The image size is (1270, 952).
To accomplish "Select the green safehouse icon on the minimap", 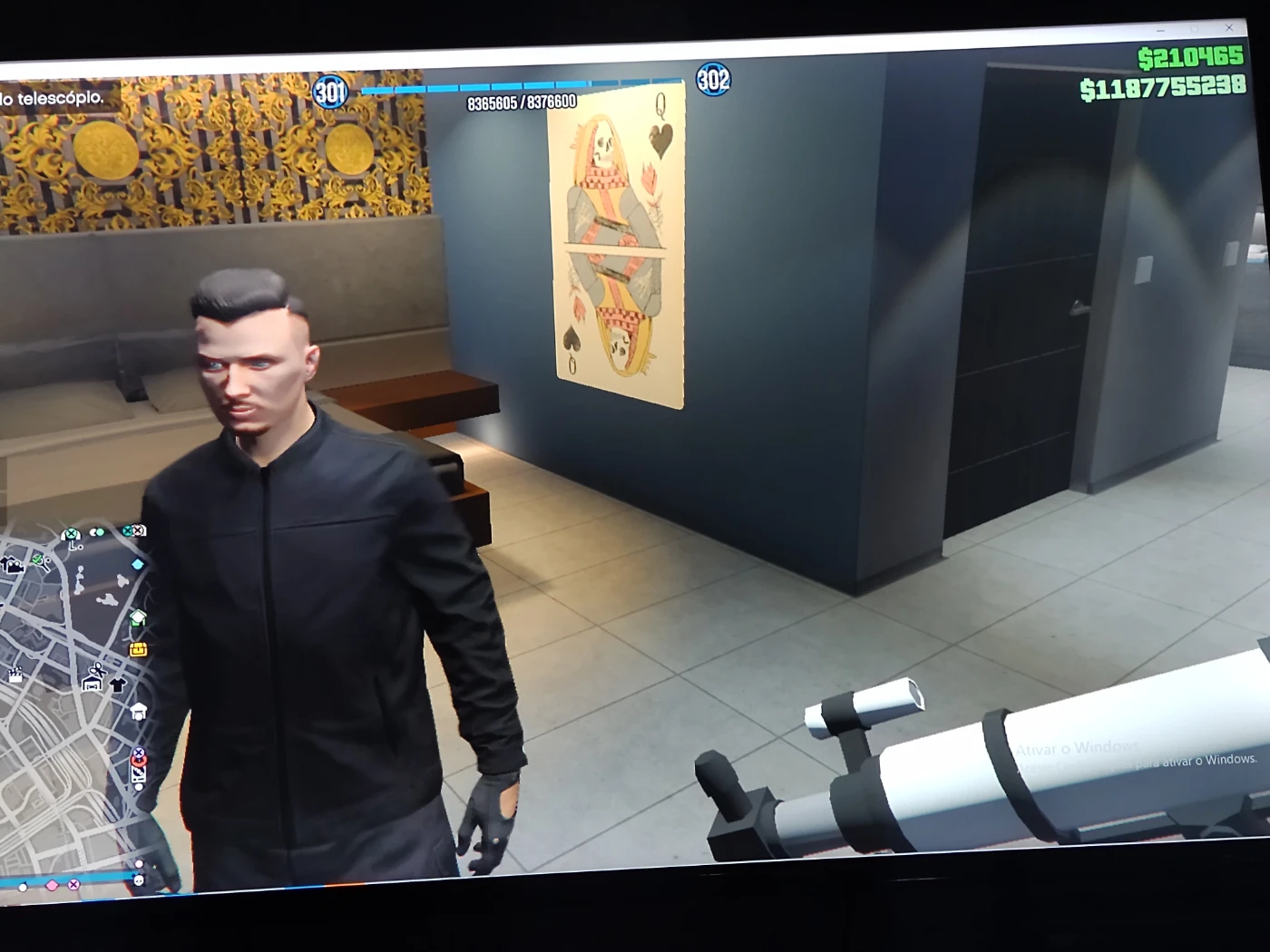I will (x=138, y=617).
